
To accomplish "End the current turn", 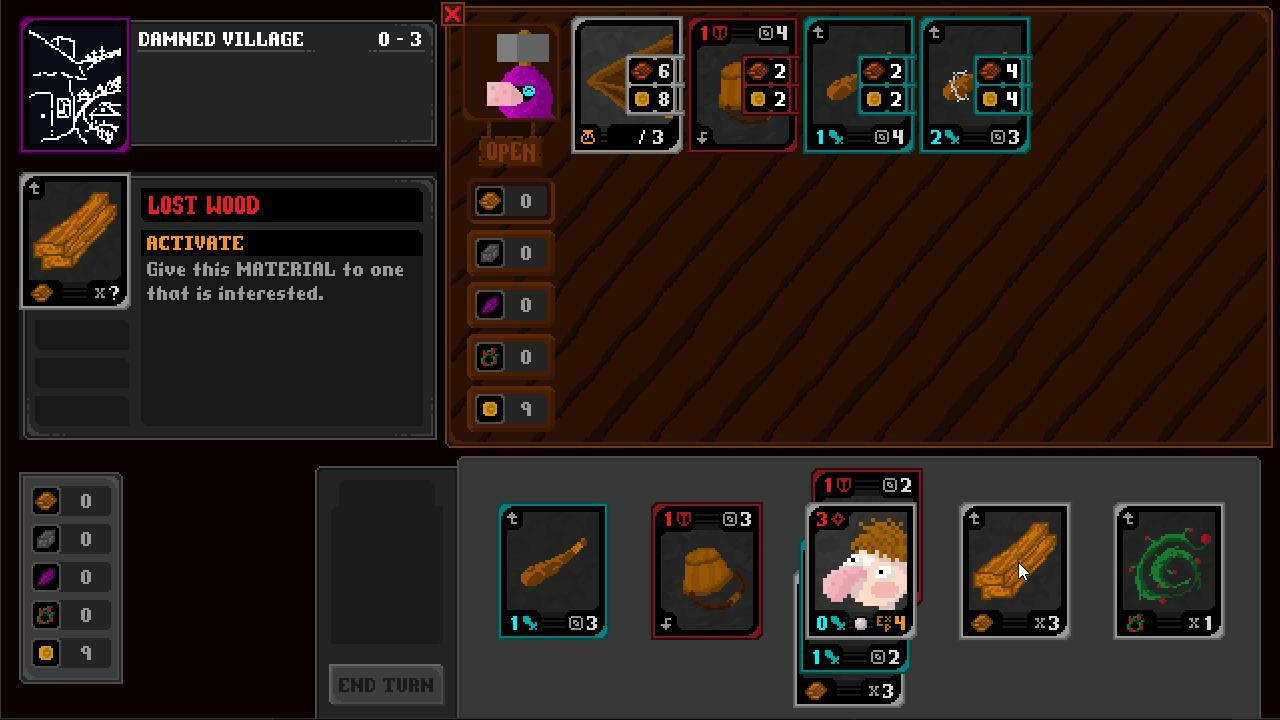I will (x=386, y=685).
